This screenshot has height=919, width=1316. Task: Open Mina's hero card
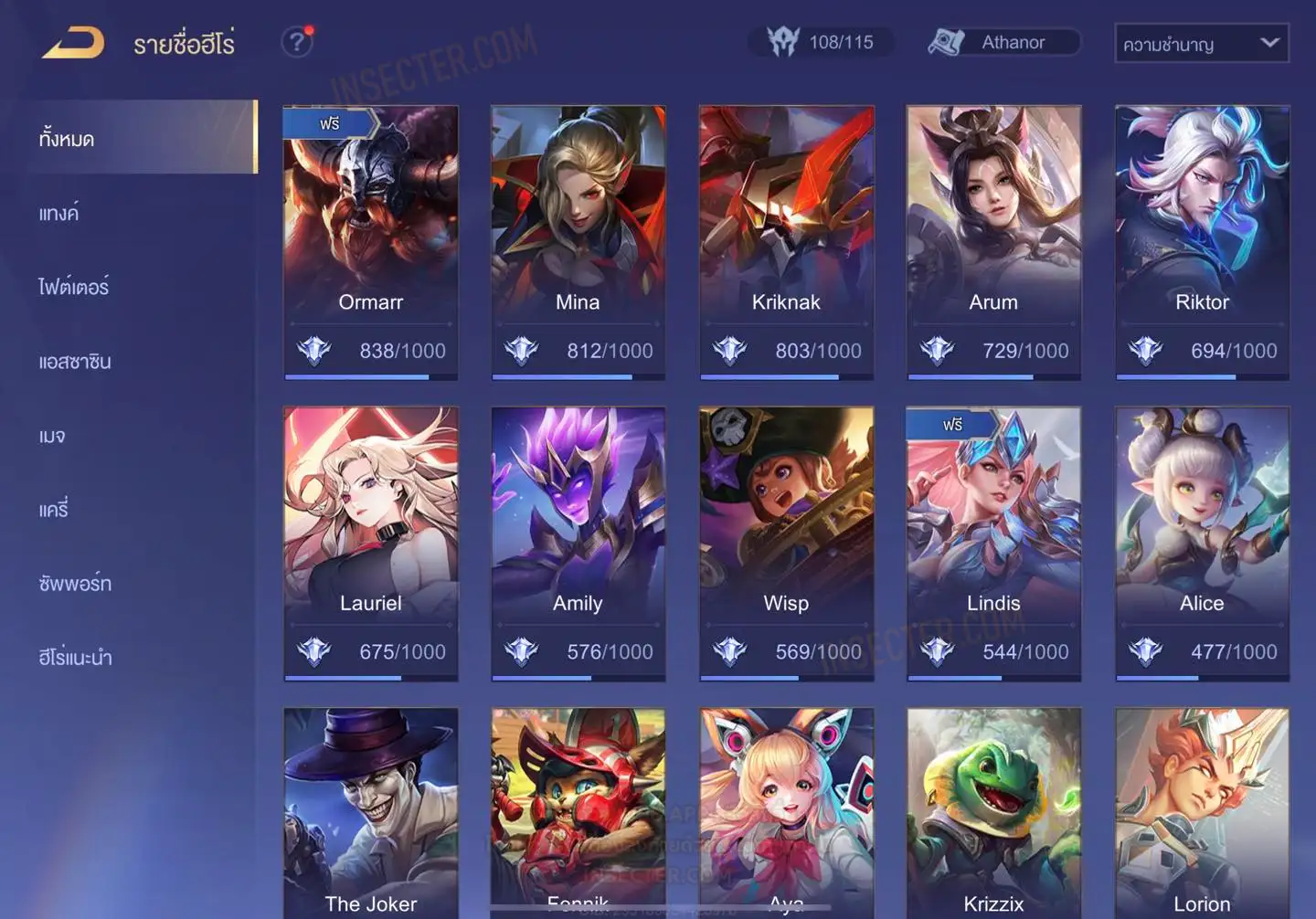point(578,242)
